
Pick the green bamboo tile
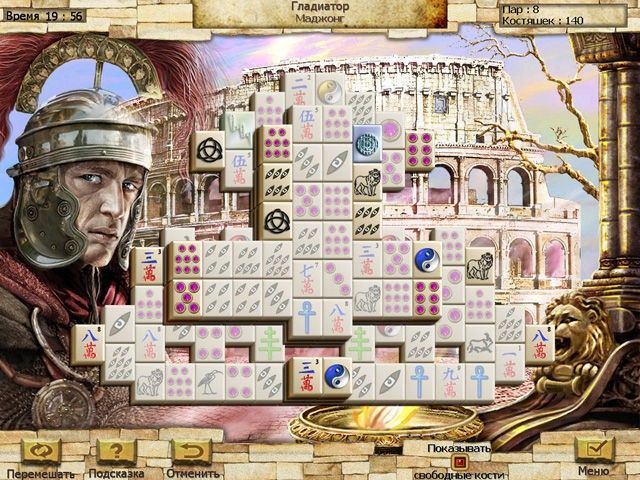click(x=238, y=128)
